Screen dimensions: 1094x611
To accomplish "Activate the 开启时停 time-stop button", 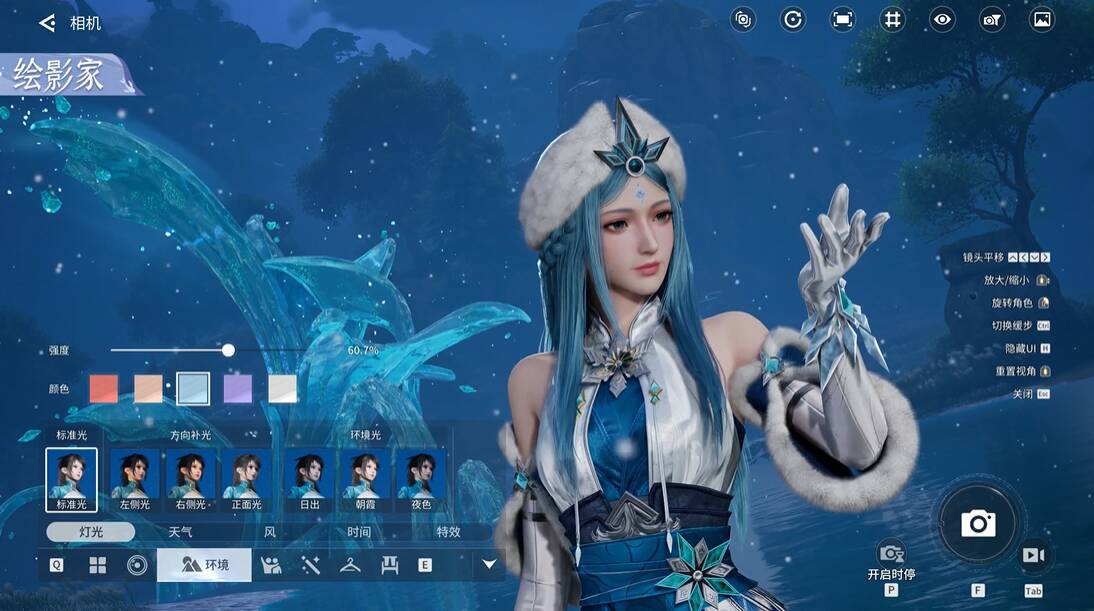I will pyautogui.click(x=891, y=556).
